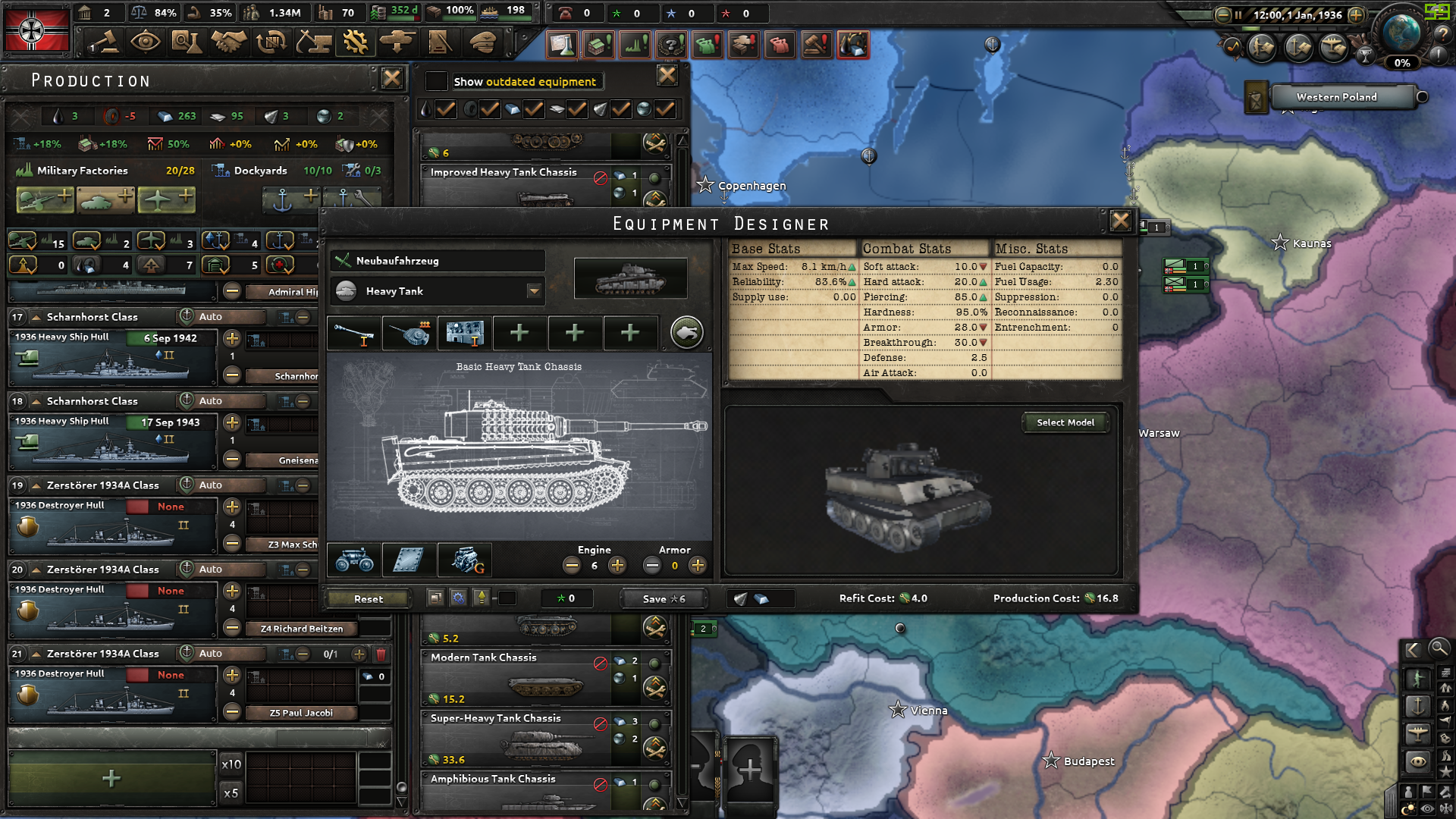Increase the Engine level with the plus stepper
The image size is (1456, 819).
618,565
